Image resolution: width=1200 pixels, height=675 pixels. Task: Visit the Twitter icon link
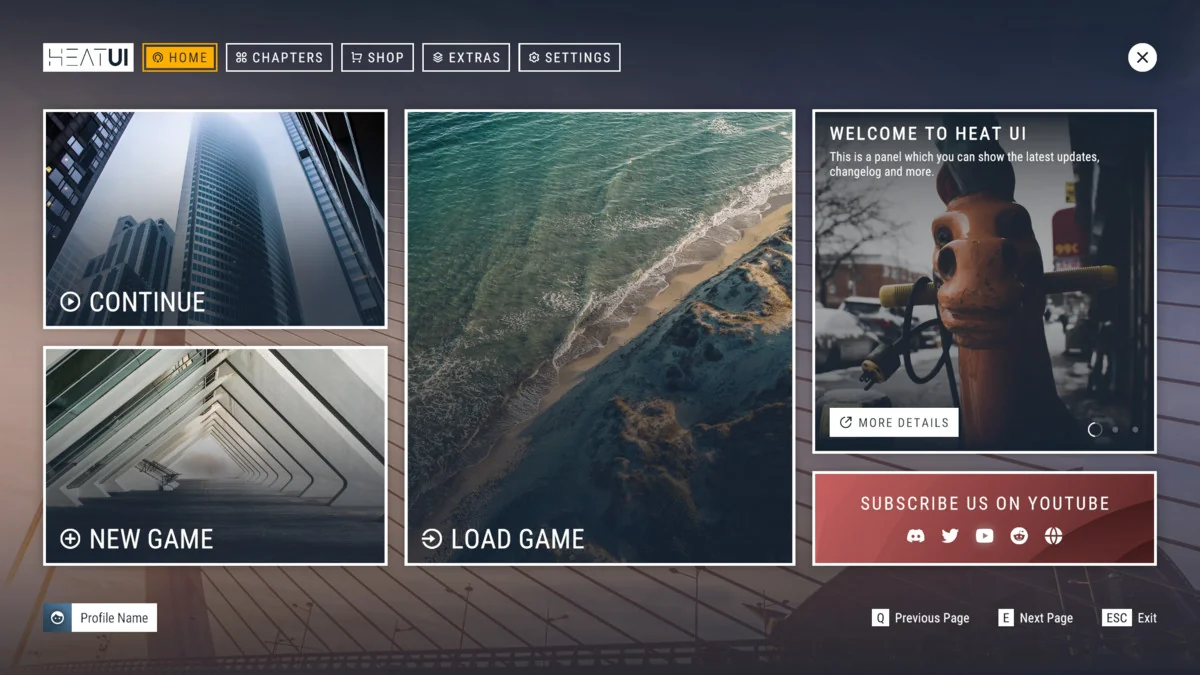tap(950, 536)
